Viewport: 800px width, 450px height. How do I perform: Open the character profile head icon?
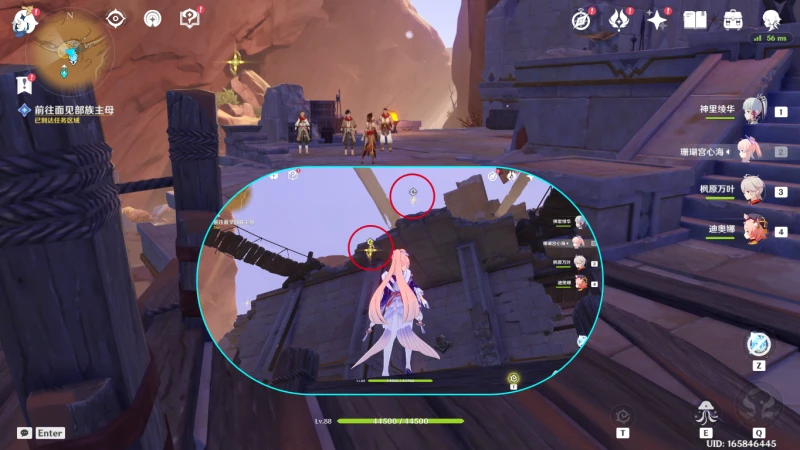[x=771, y=19]
